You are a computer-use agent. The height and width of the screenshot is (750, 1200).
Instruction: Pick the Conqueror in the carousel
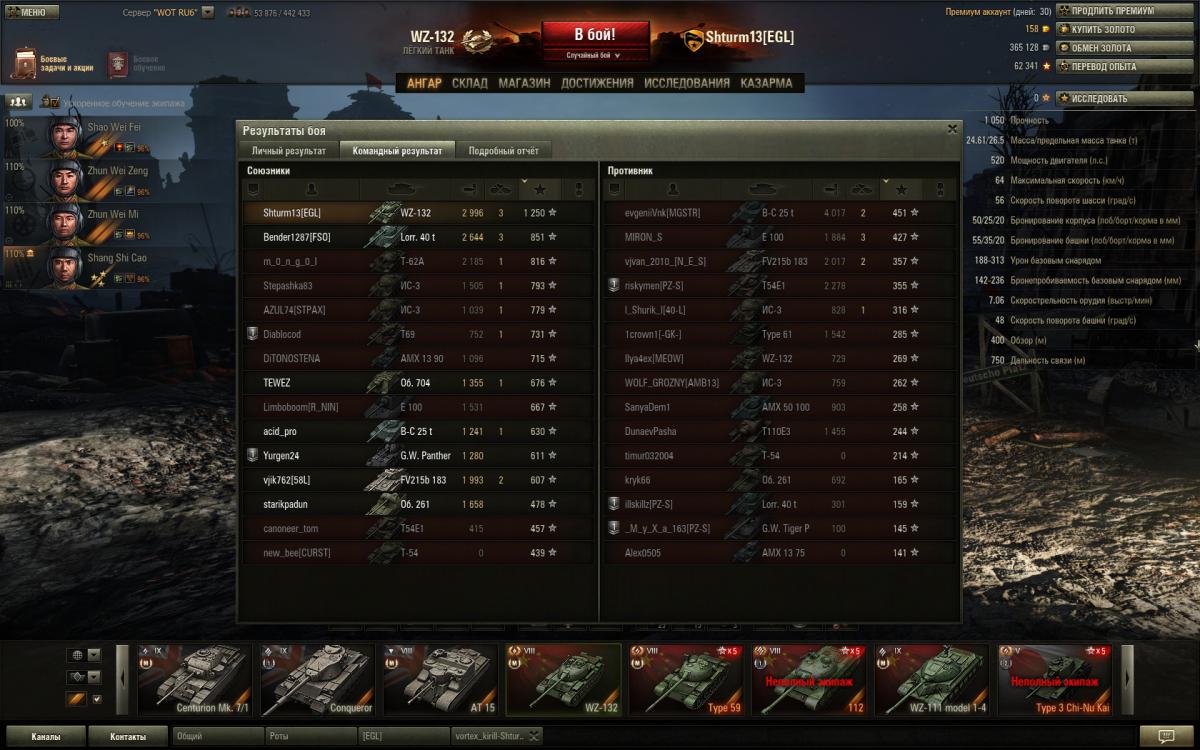(x=317, y=680)
